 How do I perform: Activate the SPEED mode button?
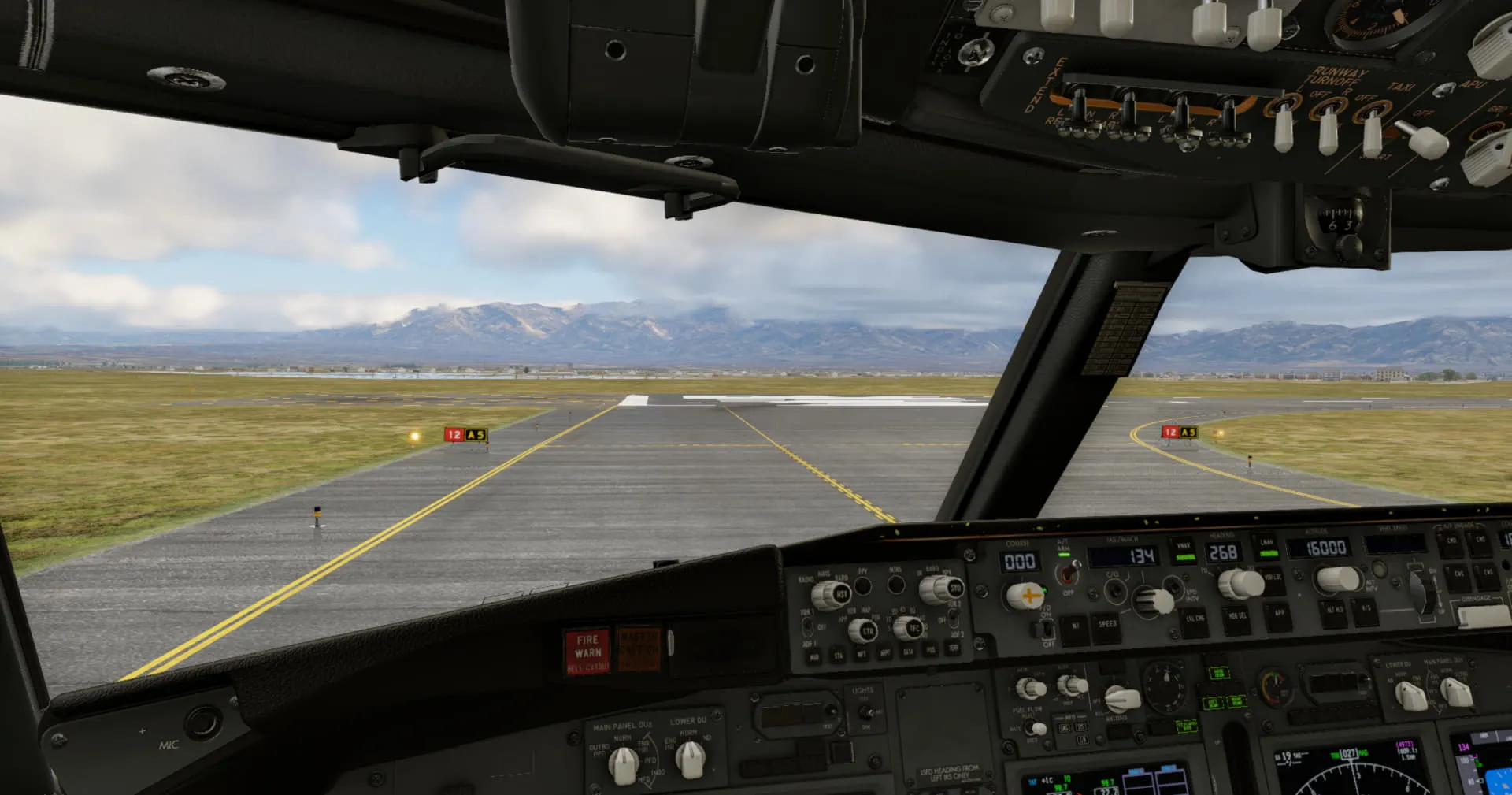click(1106, 625)
